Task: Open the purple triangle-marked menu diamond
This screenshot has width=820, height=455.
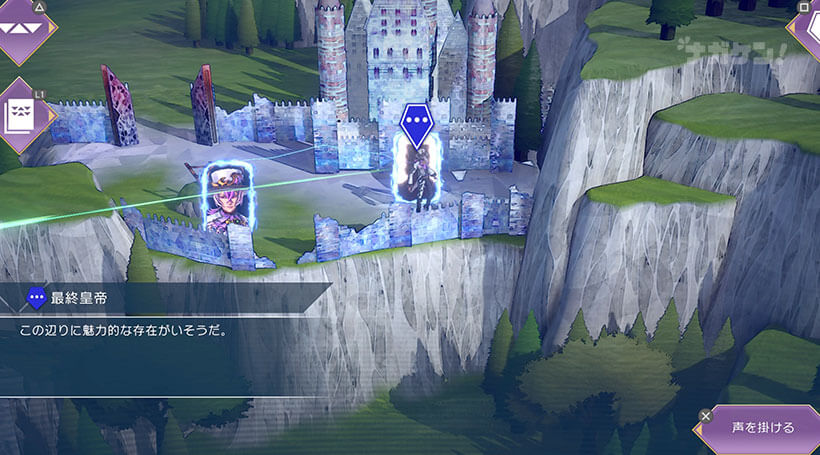Action: [x=22, y=28]
